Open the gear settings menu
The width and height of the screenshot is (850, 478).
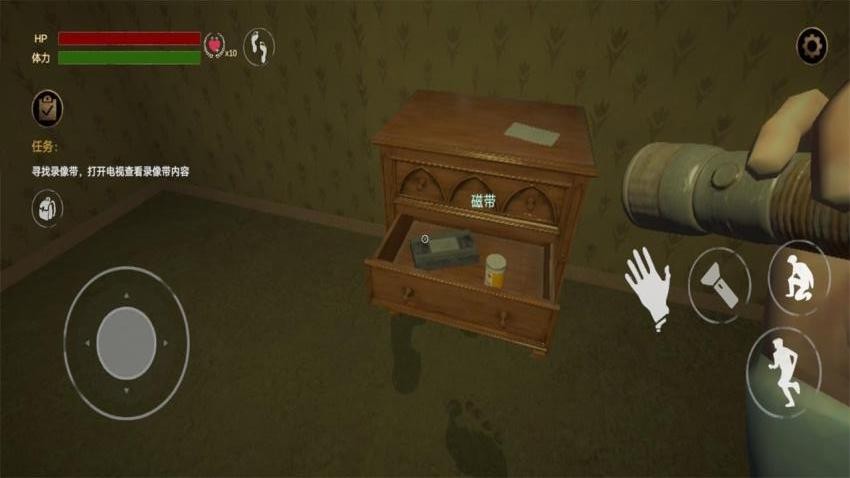(x=811, y=46)
